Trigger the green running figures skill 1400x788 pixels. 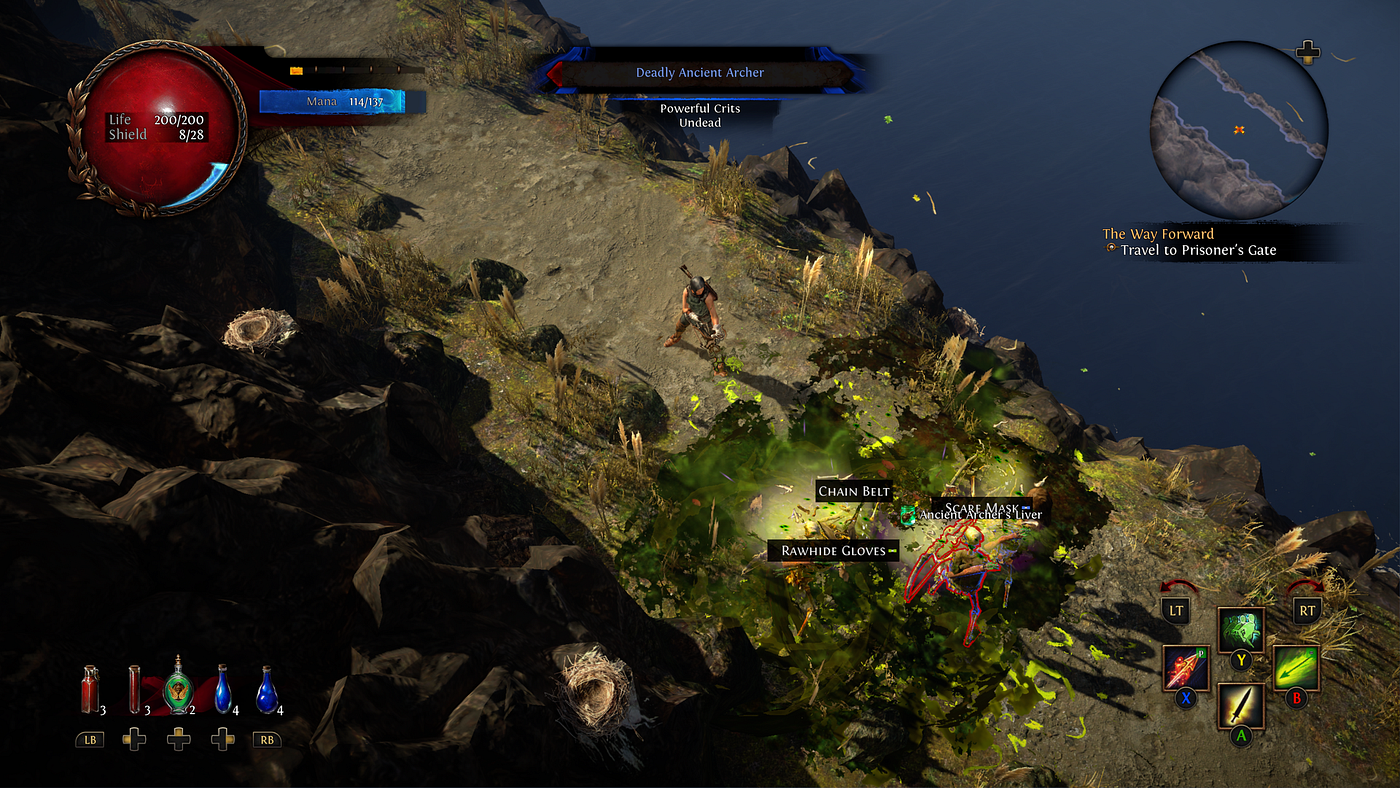[1241, 631]
